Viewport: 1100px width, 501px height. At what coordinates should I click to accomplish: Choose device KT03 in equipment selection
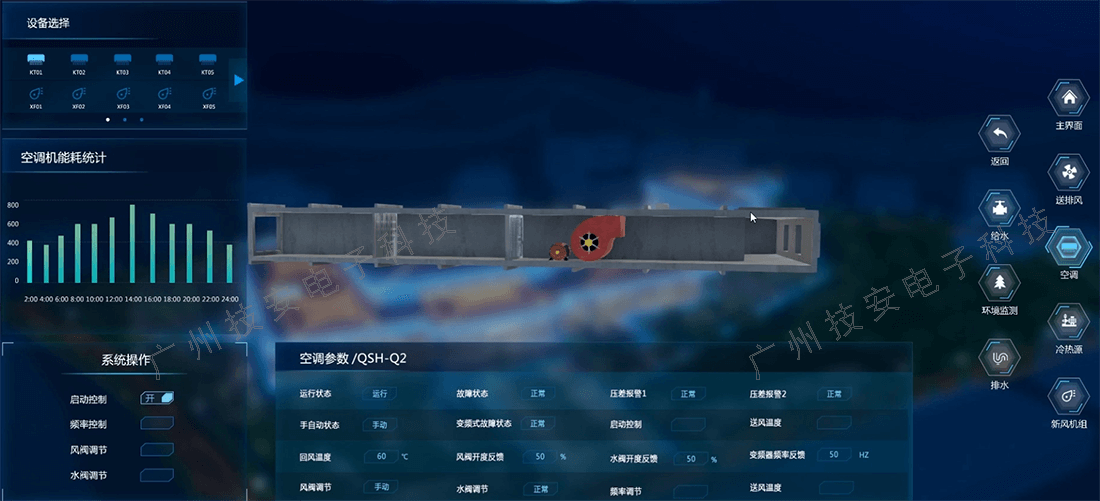tap(122, 62)
